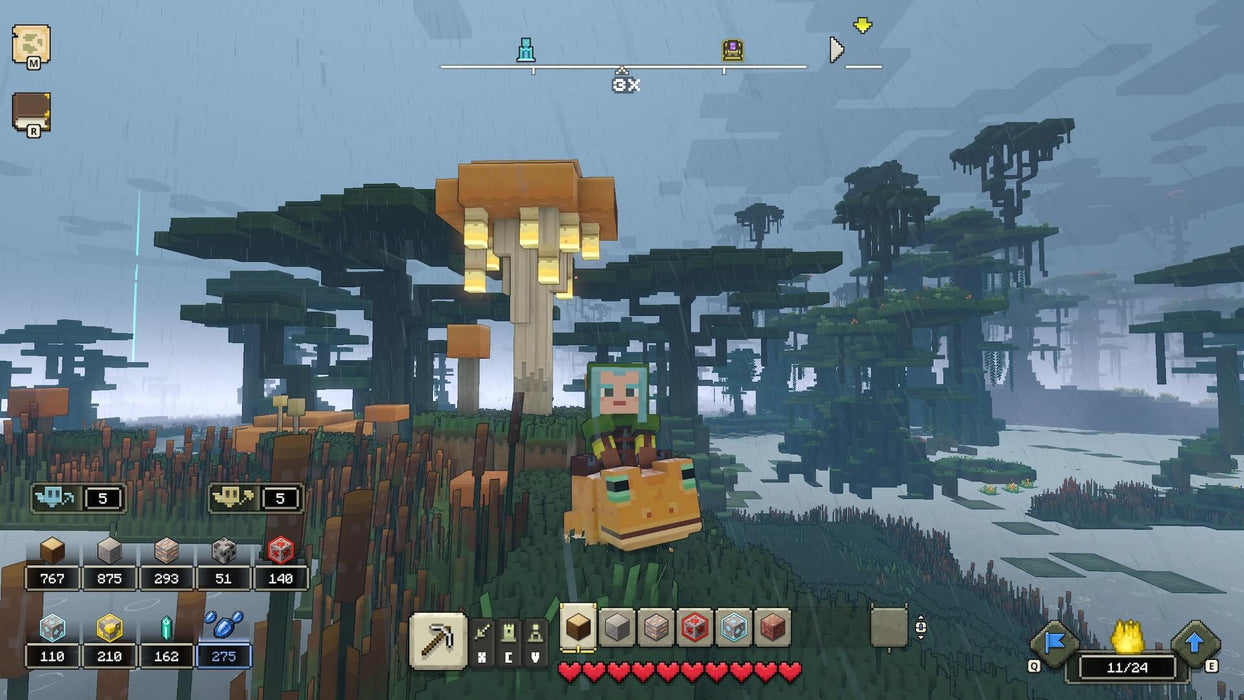Open the songbook icon
The image size is (1244, 700).
30,112
